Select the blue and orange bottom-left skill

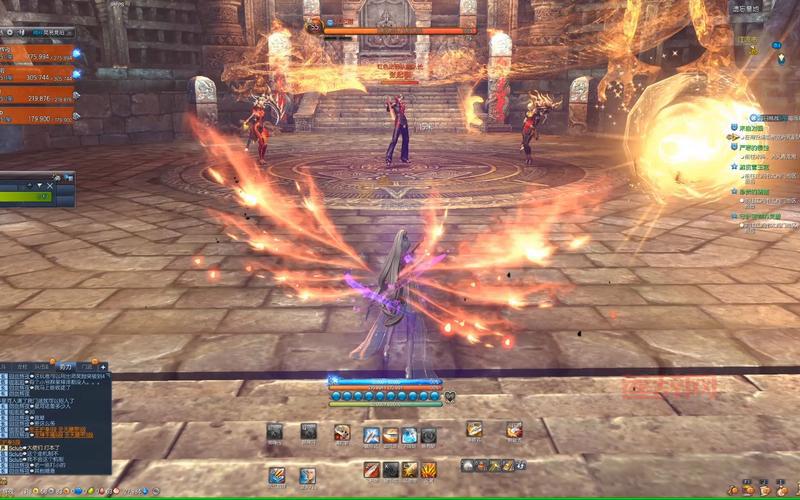coord(277,475)
